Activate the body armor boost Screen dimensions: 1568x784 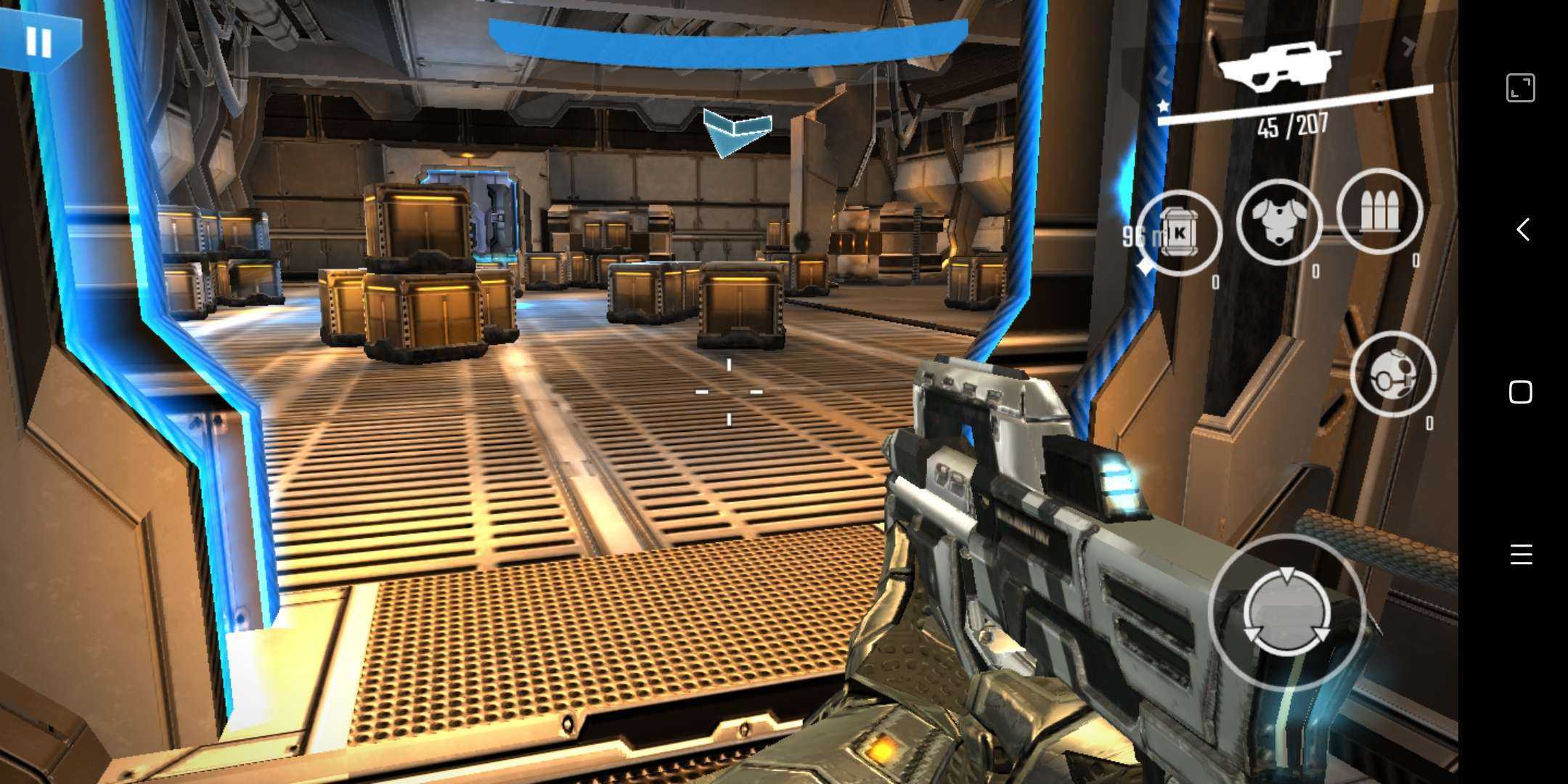tap(1278, 221)
